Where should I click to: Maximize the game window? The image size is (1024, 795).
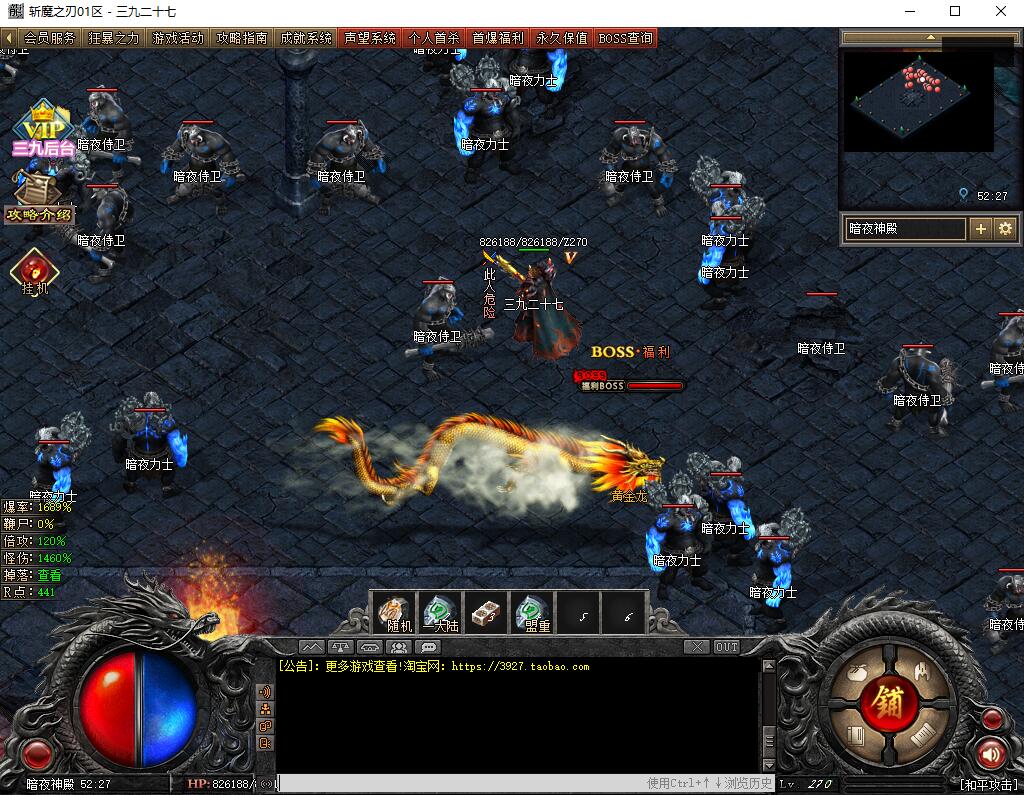[x=955, y=11]
